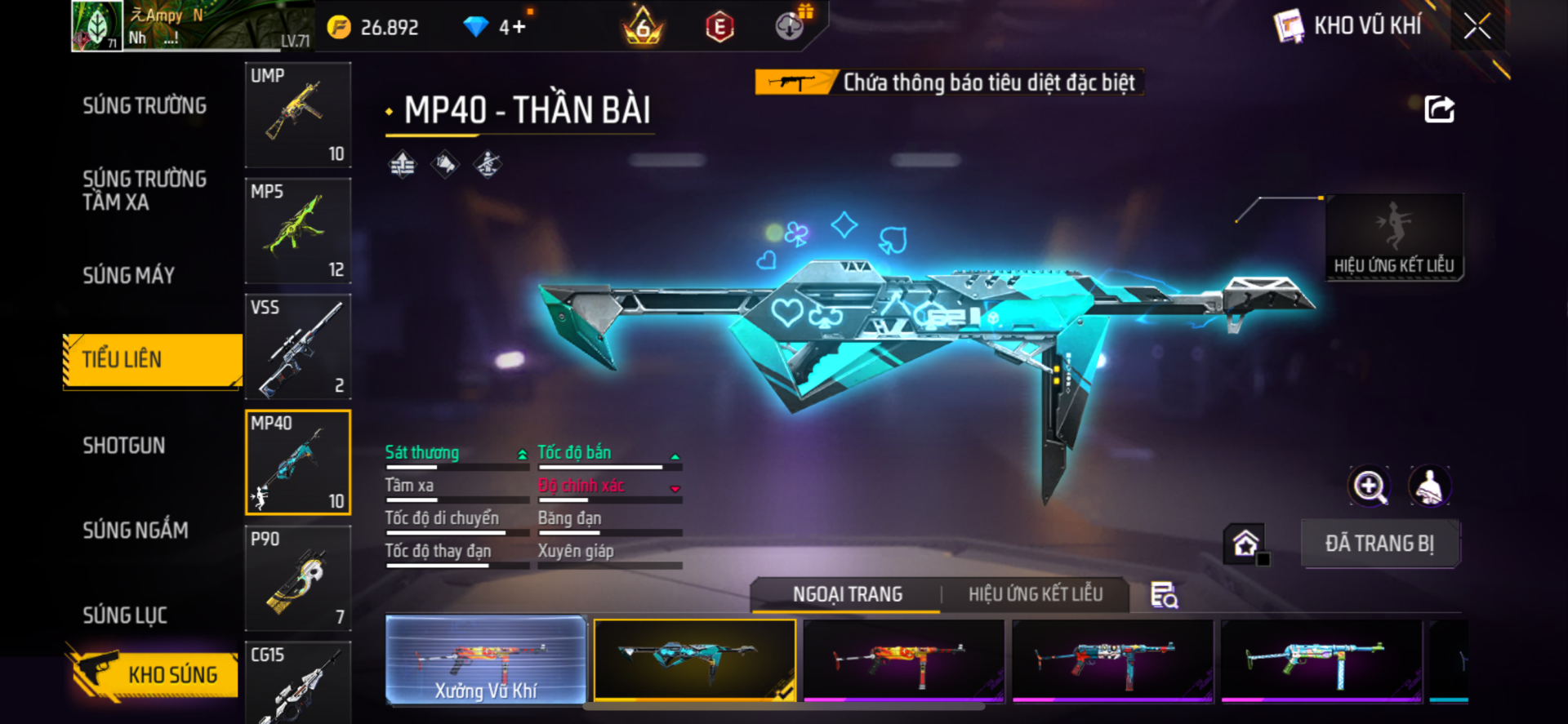Click the Đã Trang Bị button
This screenshot has width=1568, height=724.
tap(1379, 544)
